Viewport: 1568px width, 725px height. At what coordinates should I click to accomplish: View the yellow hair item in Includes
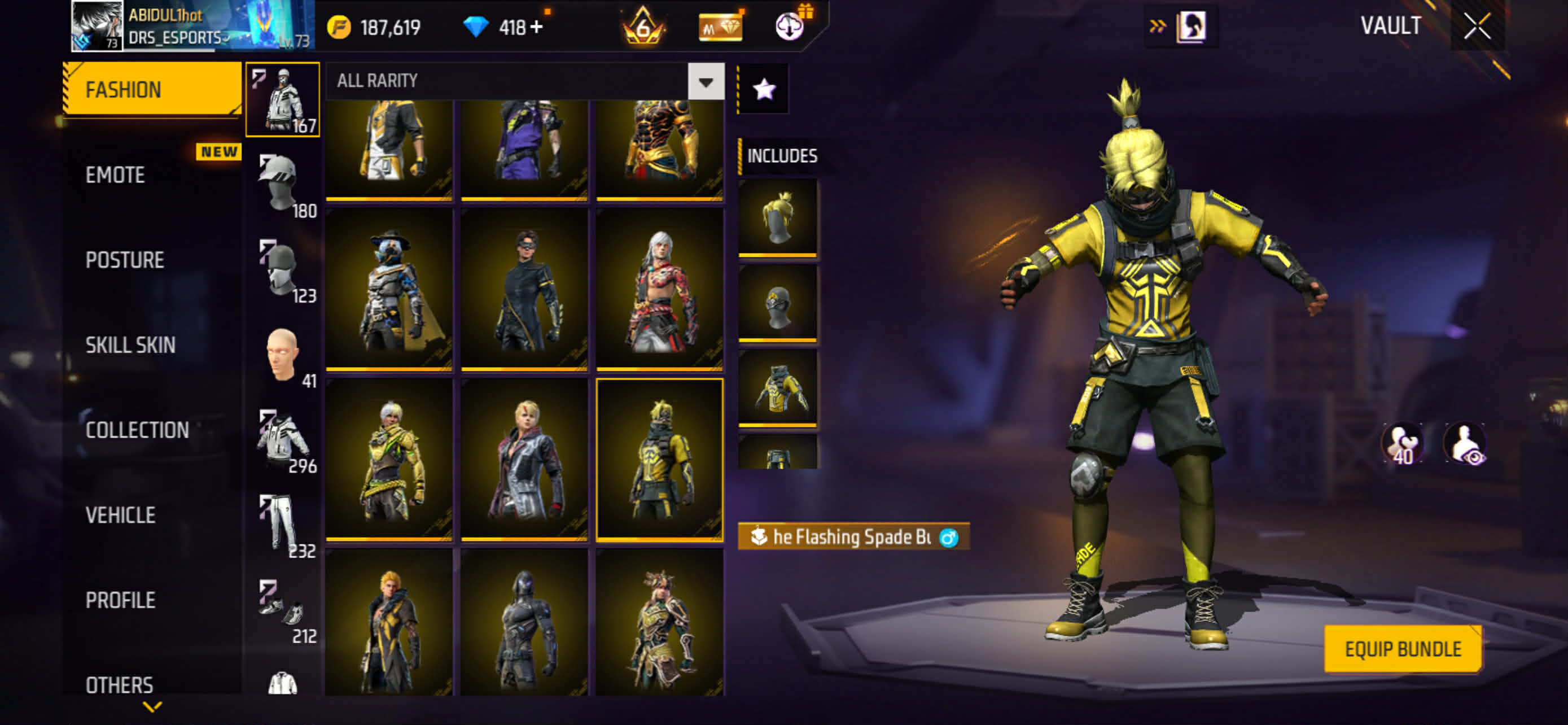pyautogui.click(x=777, y=217)
